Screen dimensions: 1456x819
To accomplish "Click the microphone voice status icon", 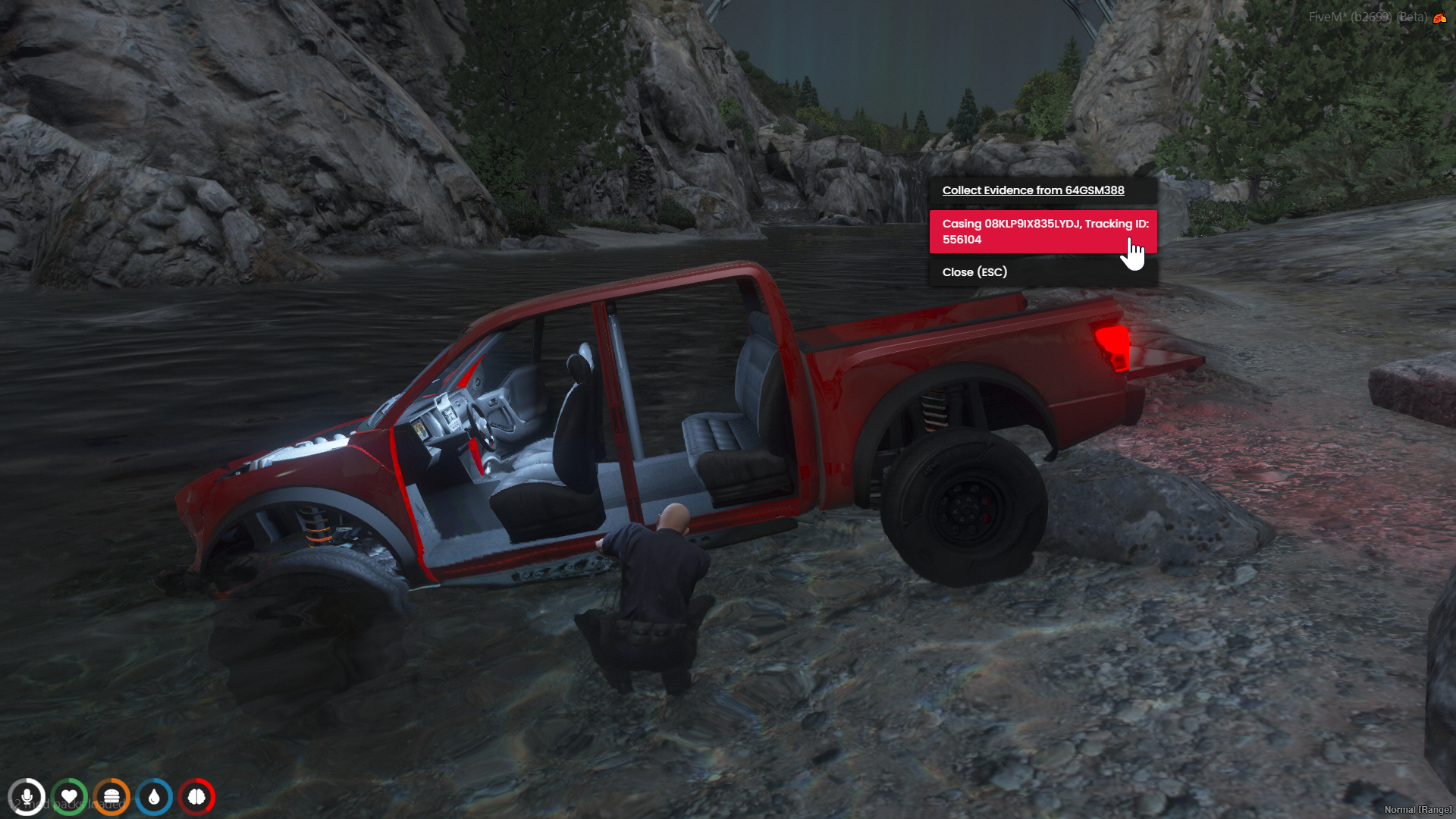I will pos(27,797).
